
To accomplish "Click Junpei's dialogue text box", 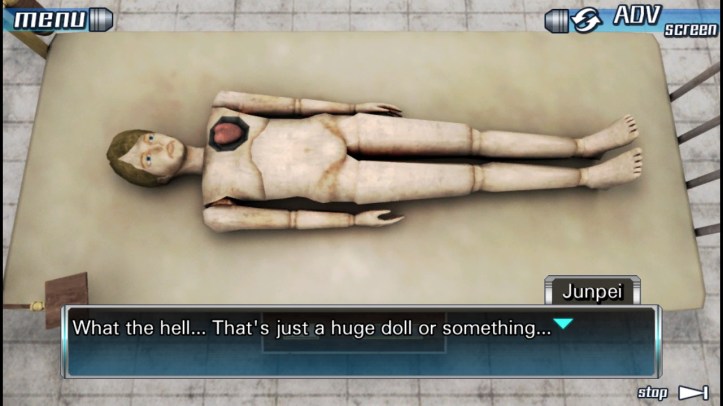I will tap(361, 341).
